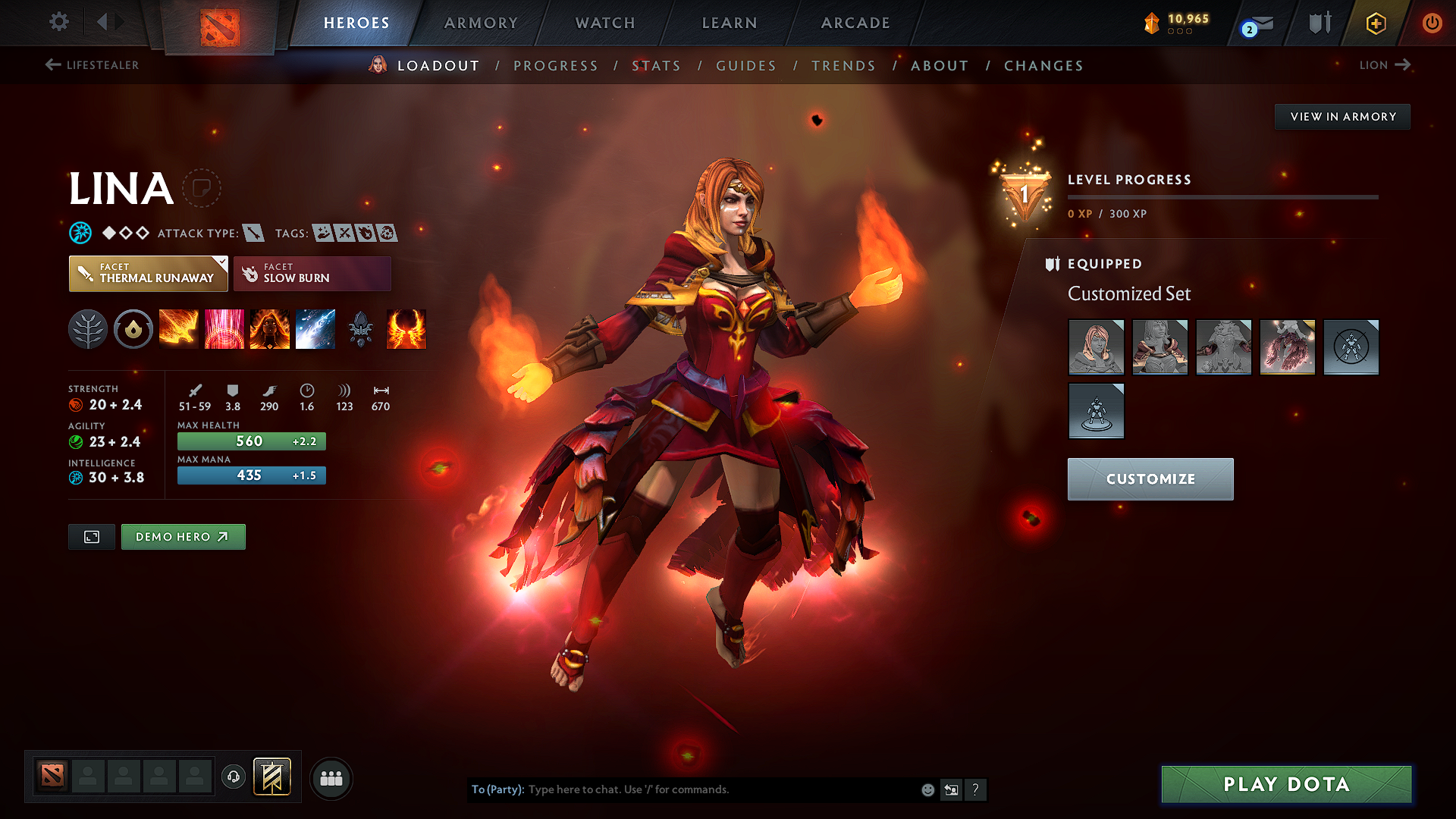This screenshot has width=1456, height=819.
Task: View the Dragon Slave ability icon
Action: [179, 329]
